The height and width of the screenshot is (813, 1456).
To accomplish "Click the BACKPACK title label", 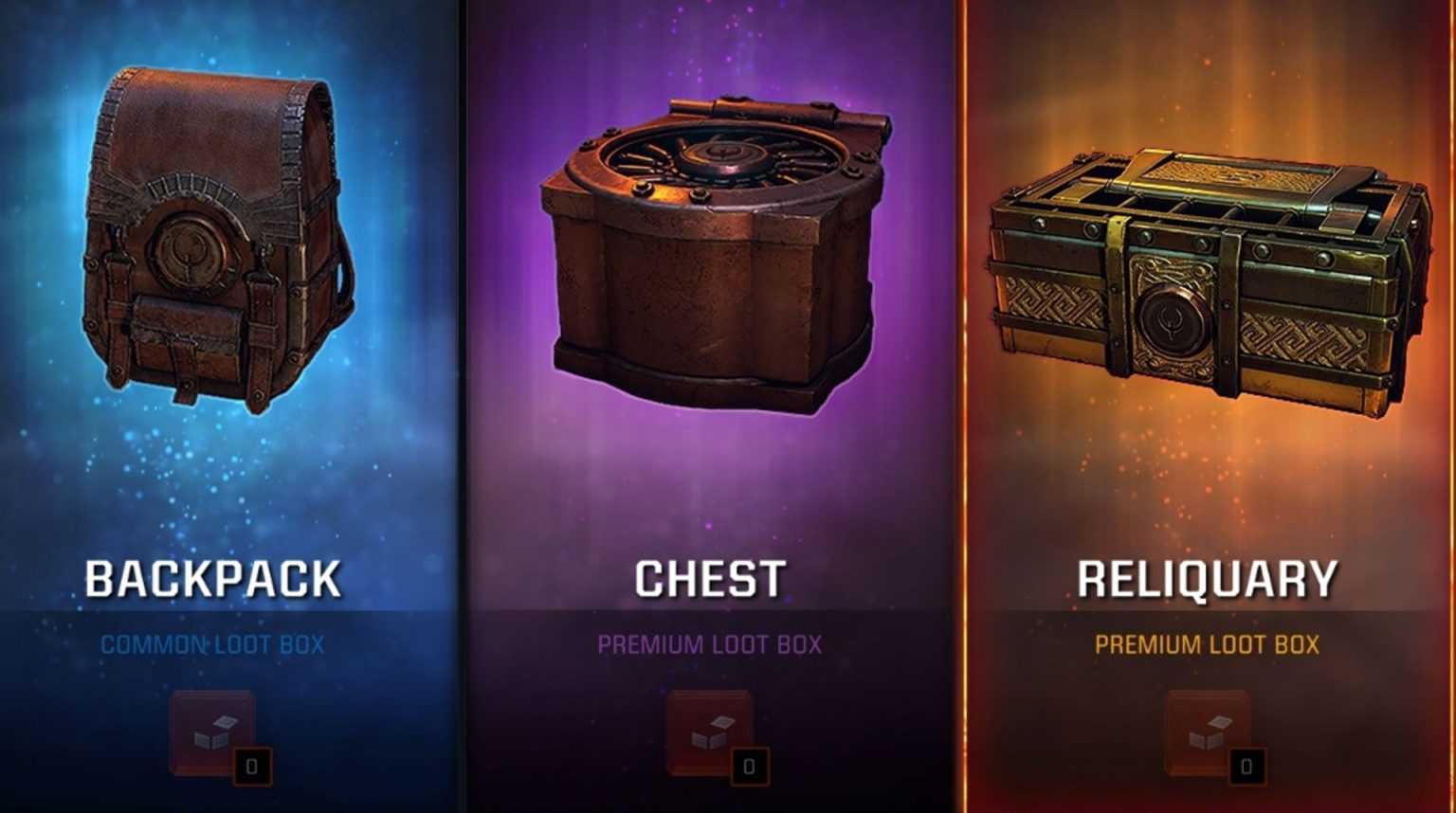I will [x=213, y=576].
